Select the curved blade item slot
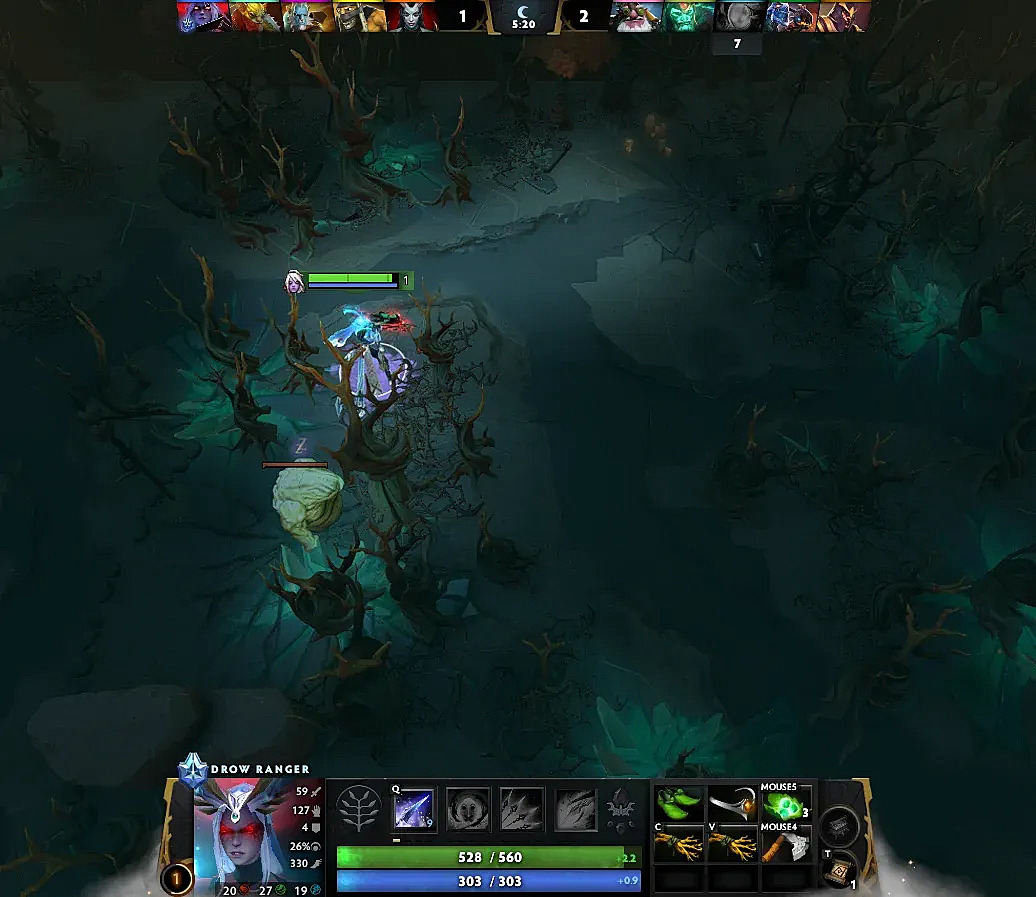 732,804
